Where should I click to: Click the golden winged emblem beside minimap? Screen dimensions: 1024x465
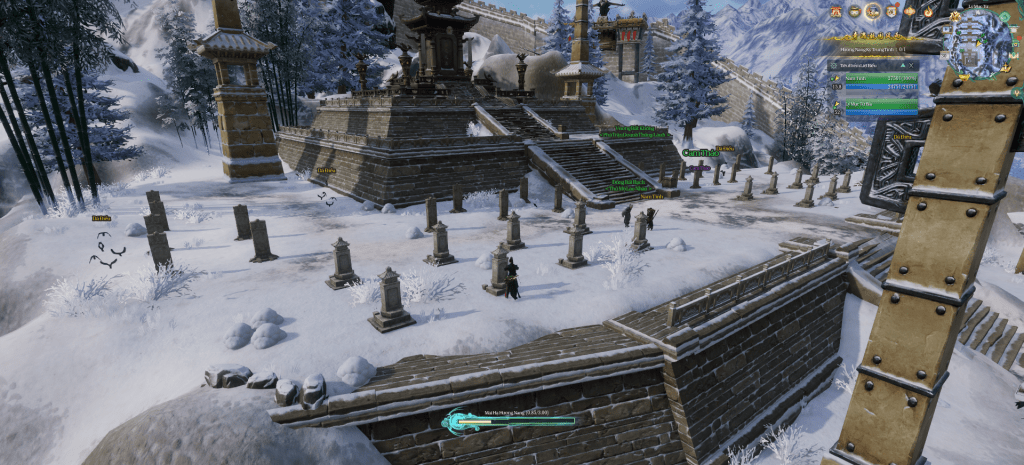pyautogui.click(x=955, y=16)
